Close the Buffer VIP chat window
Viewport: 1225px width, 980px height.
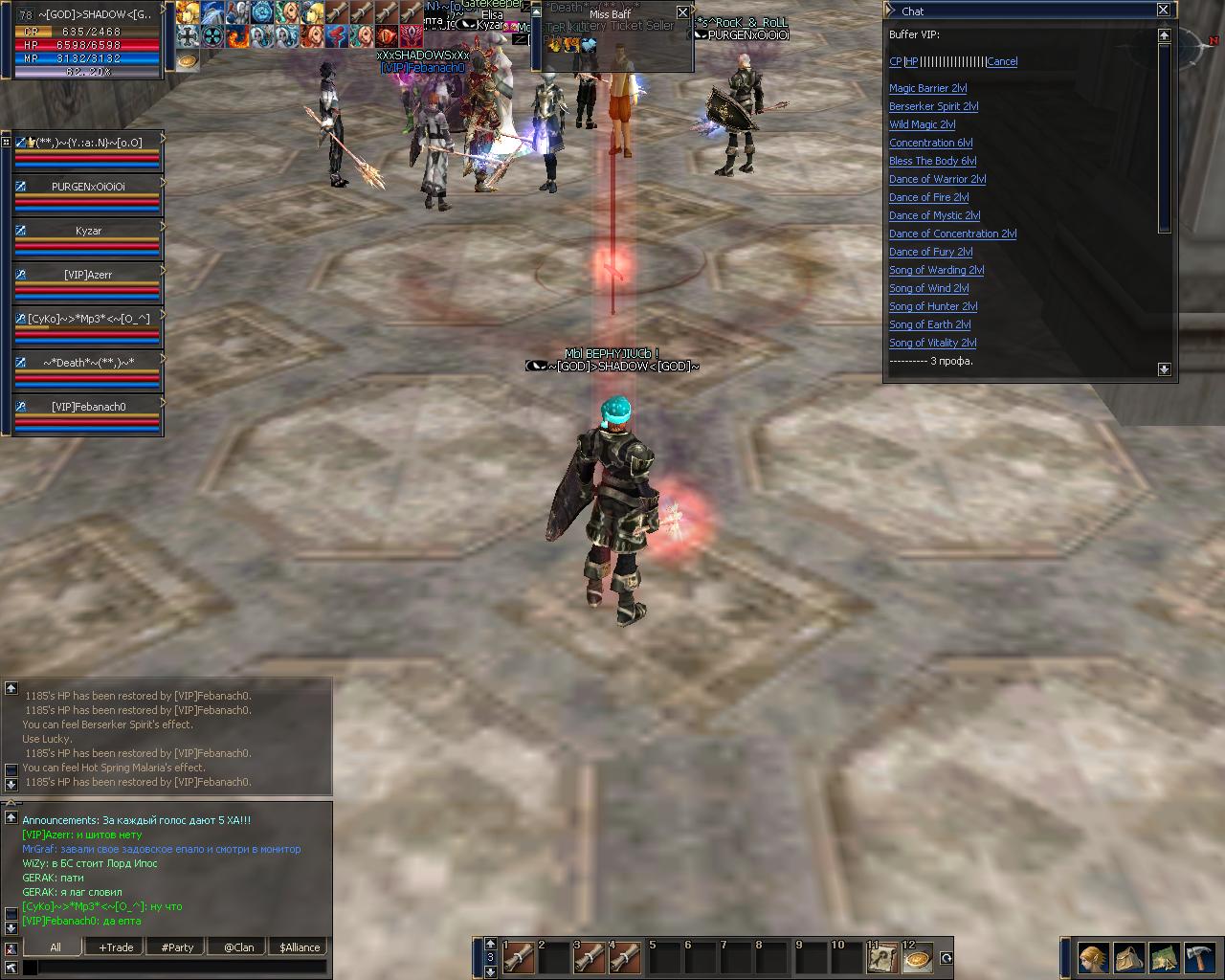pyautogui.click(x=1163, y=11)
